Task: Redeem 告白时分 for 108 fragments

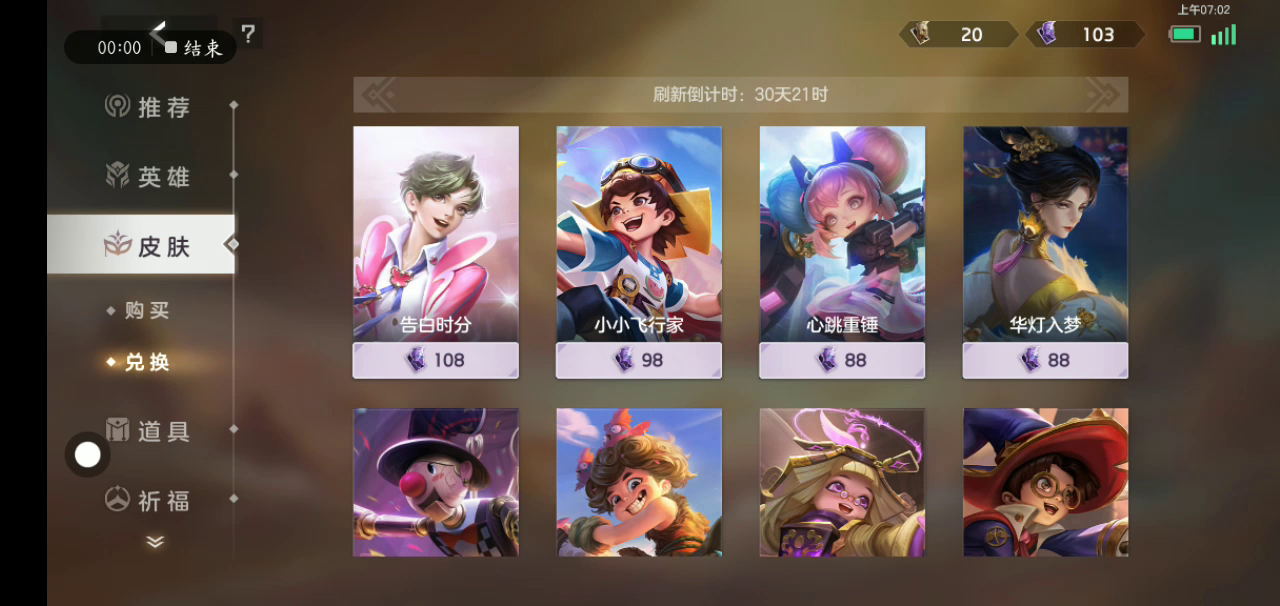Action: 435,360
